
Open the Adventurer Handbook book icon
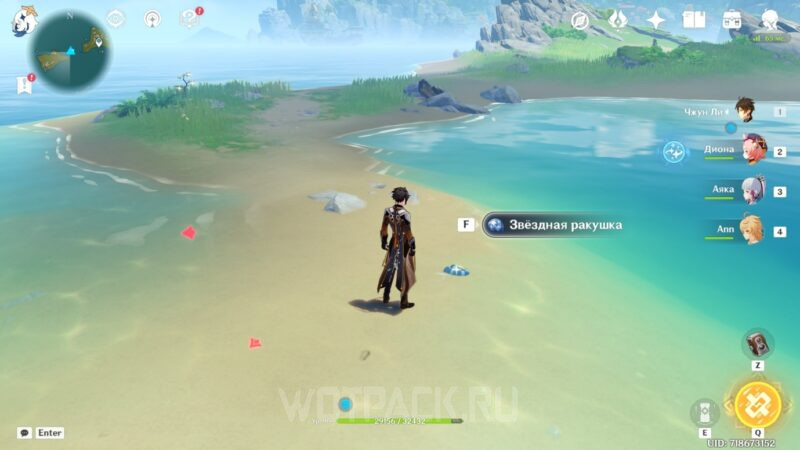click(x=694, y=20)
